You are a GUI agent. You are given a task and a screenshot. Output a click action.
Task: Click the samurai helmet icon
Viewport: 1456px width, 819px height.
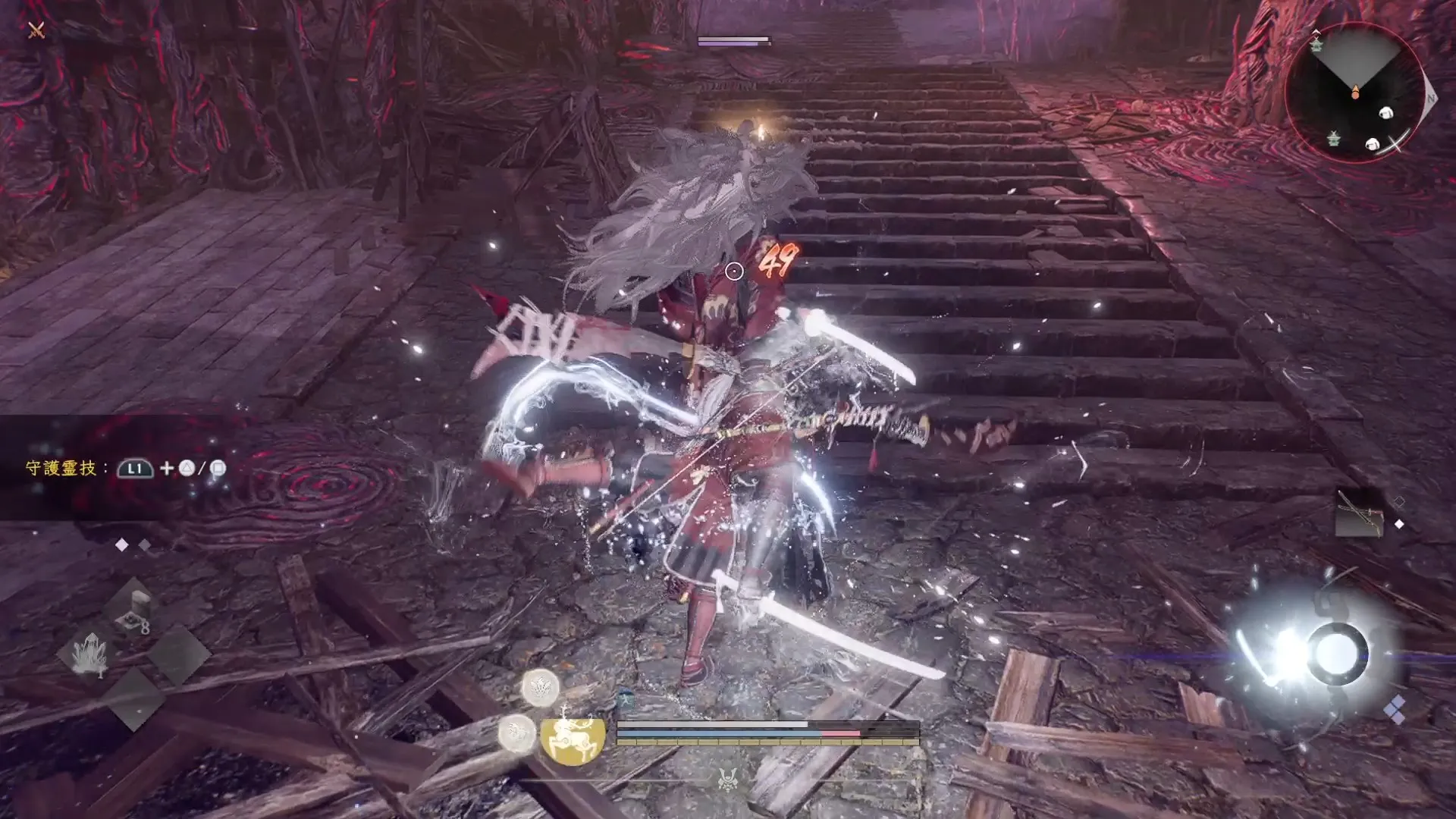(x=728, y=778)
